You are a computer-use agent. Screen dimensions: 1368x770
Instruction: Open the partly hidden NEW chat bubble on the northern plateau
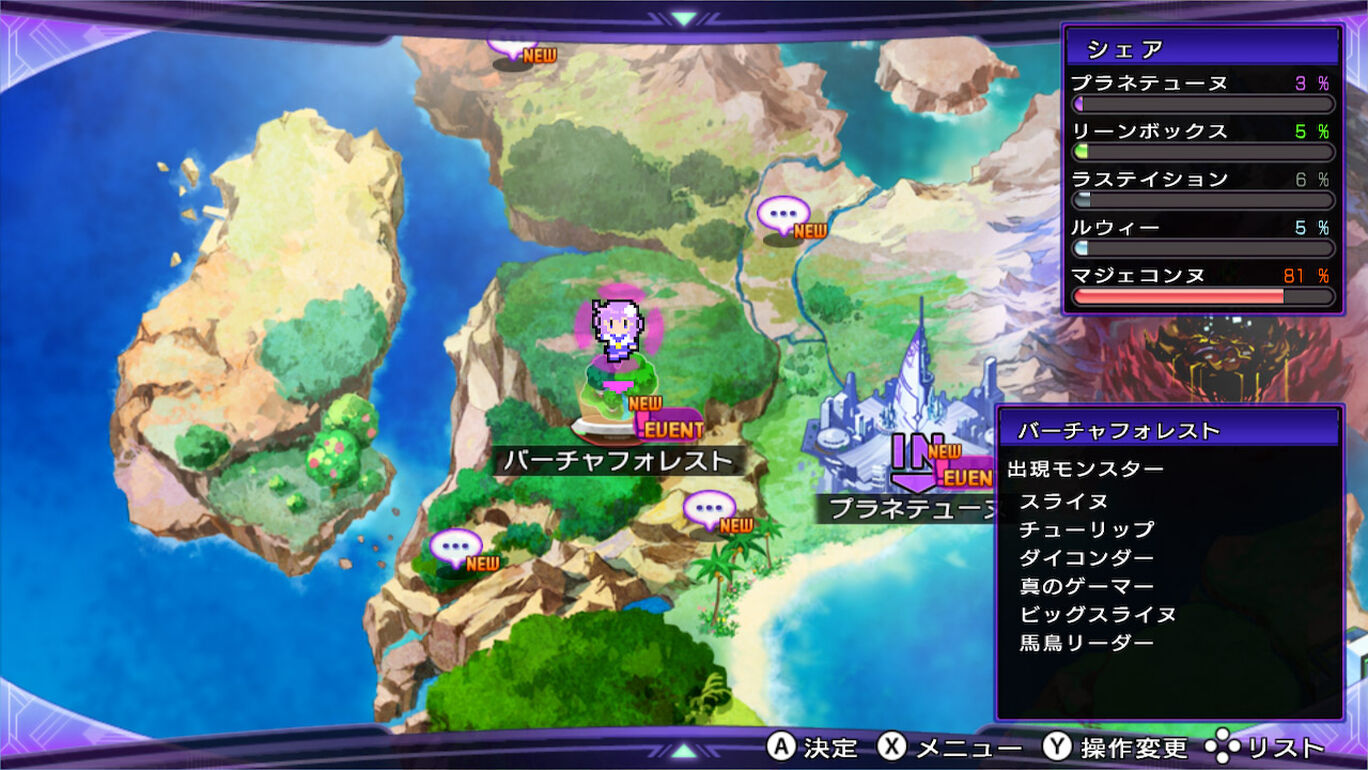click(511, 46)
